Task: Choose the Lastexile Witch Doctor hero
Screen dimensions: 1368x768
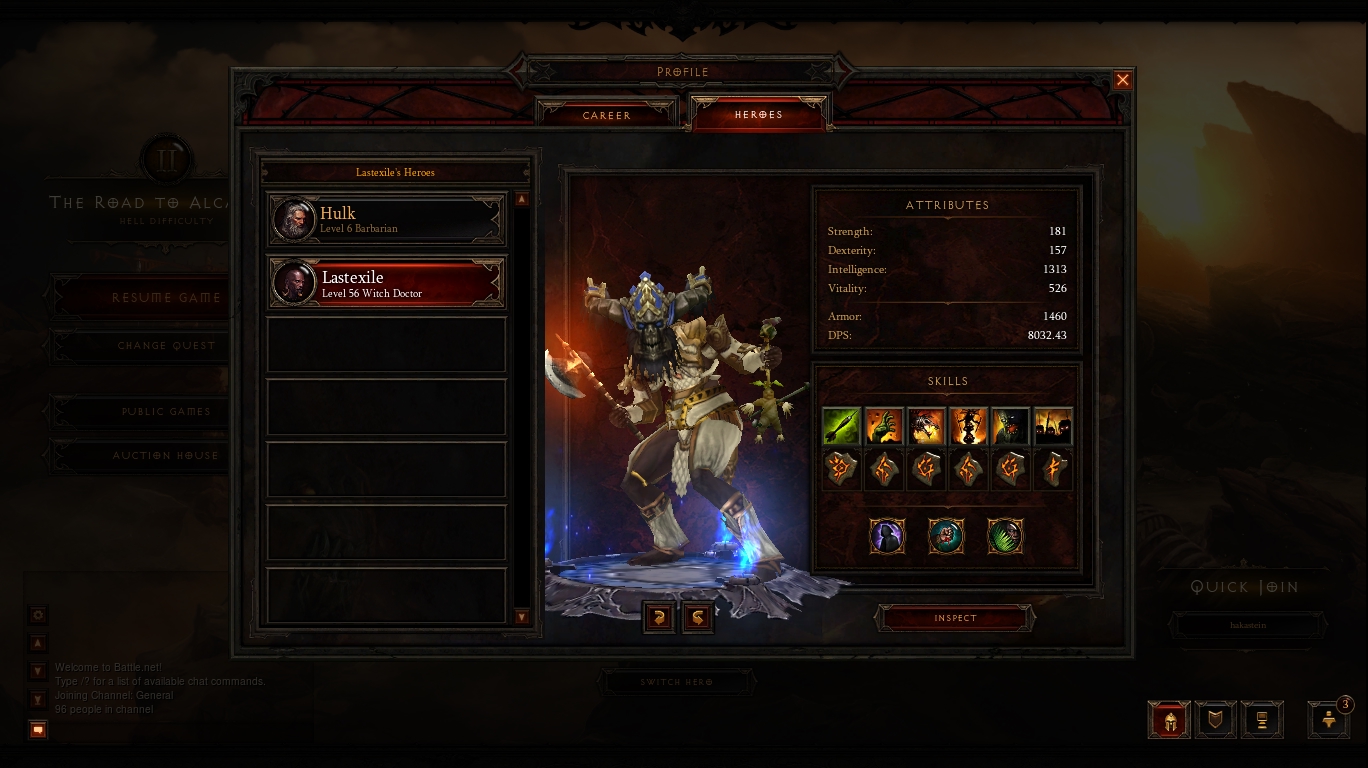Action: click(387, 284)
